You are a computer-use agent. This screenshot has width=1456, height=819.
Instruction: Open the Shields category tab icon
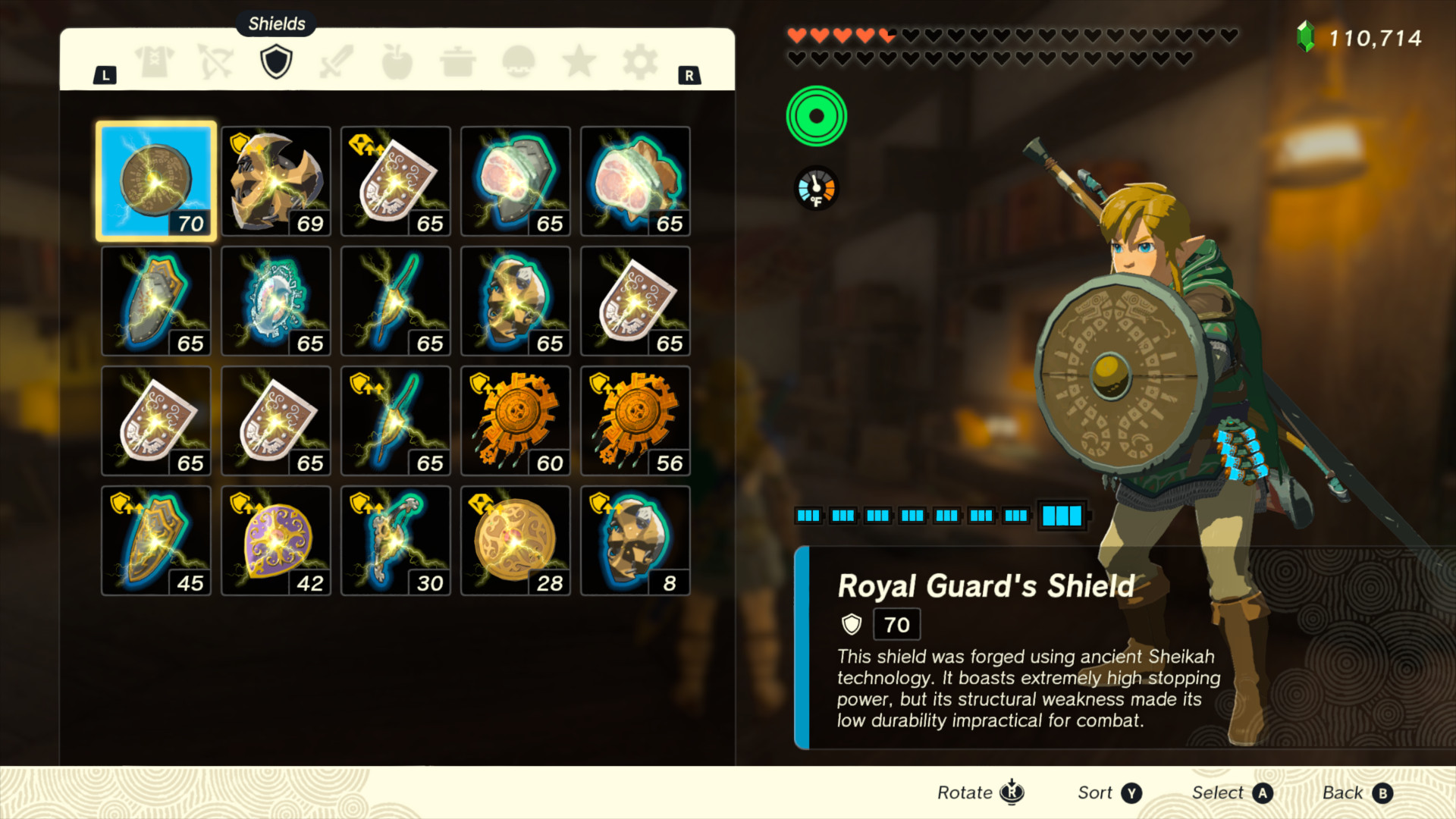(275, 61)
